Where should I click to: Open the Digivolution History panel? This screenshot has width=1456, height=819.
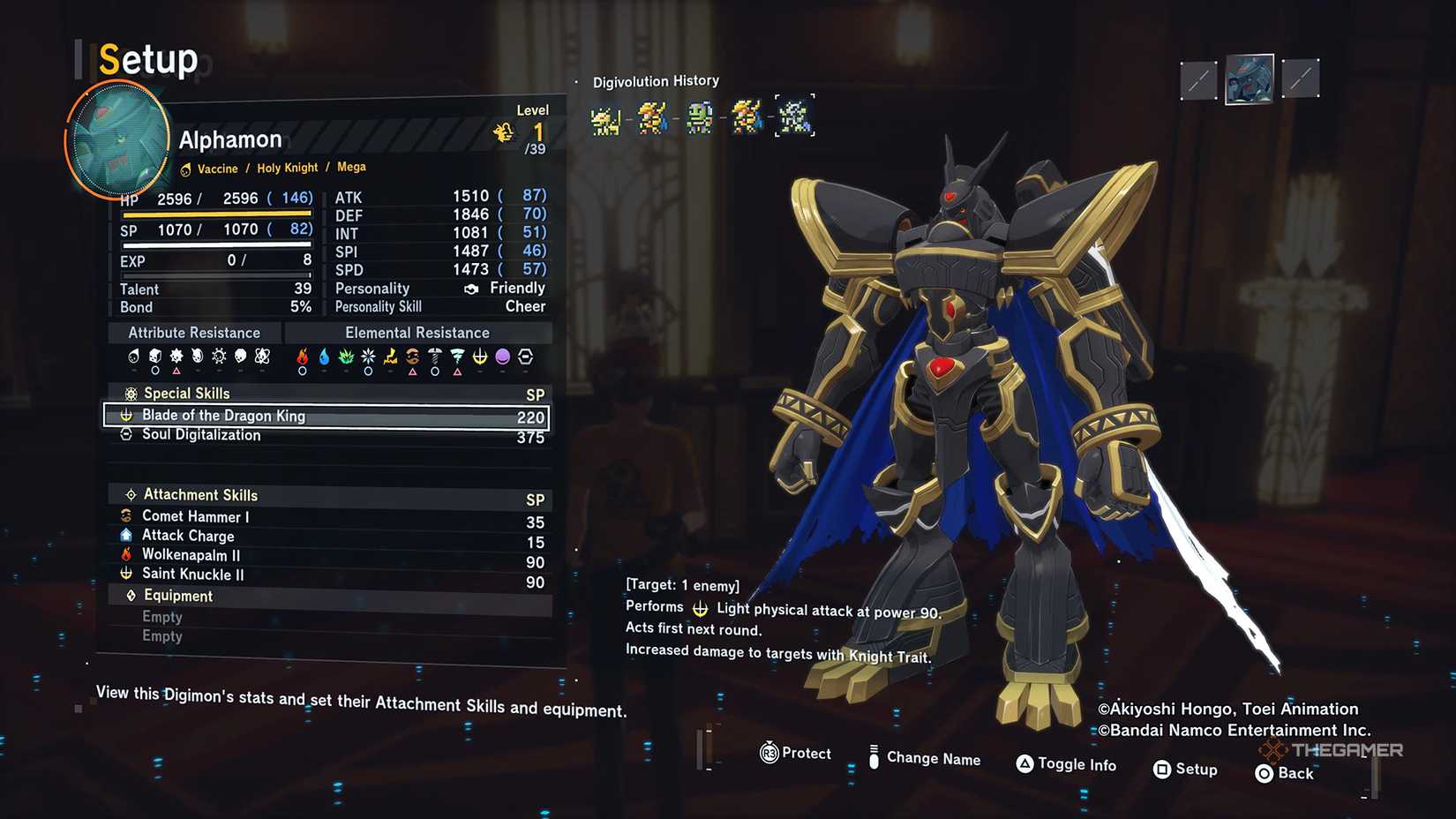click(656, 80)
